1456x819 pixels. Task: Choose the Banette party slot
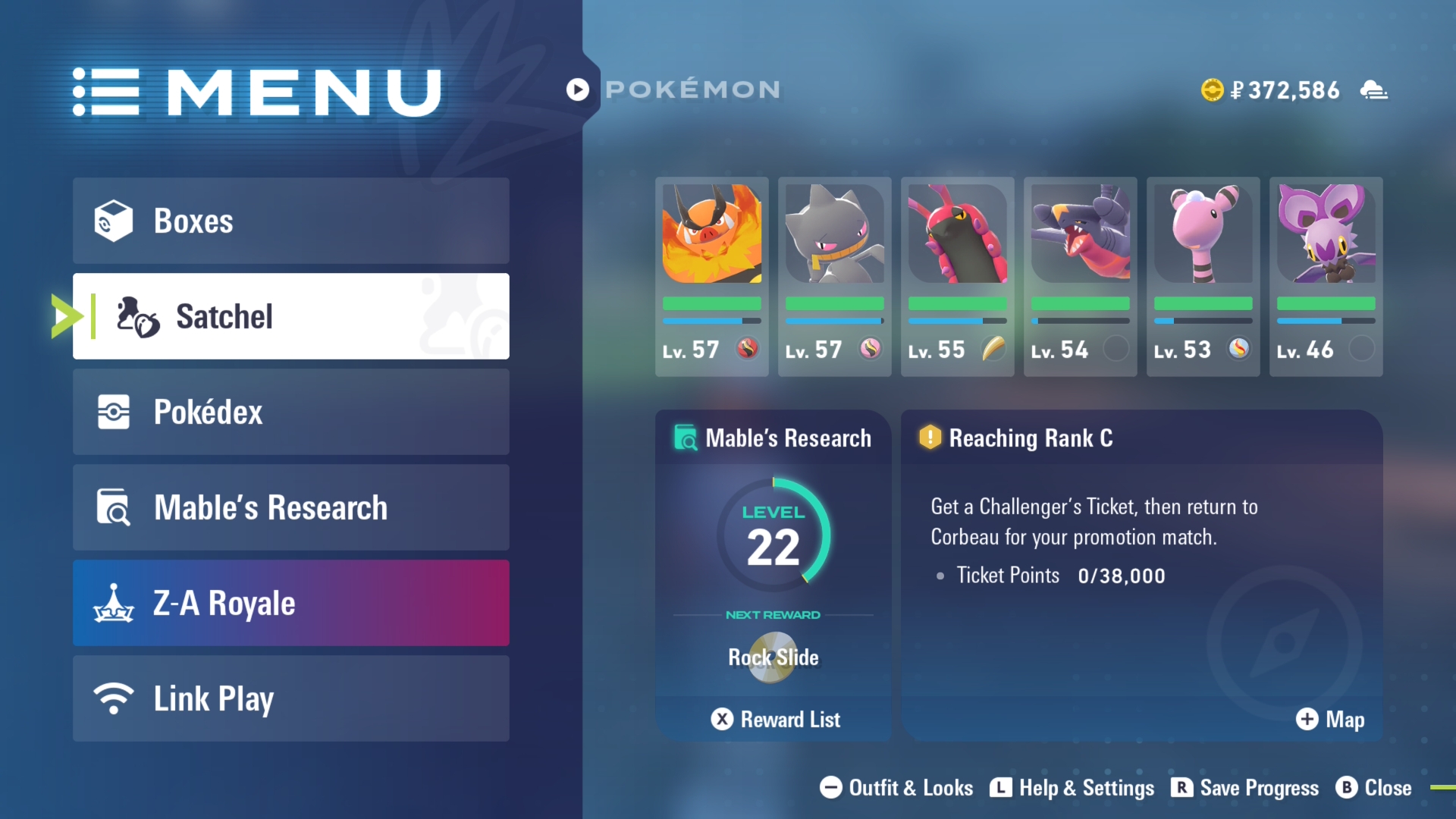coord(834,276)
